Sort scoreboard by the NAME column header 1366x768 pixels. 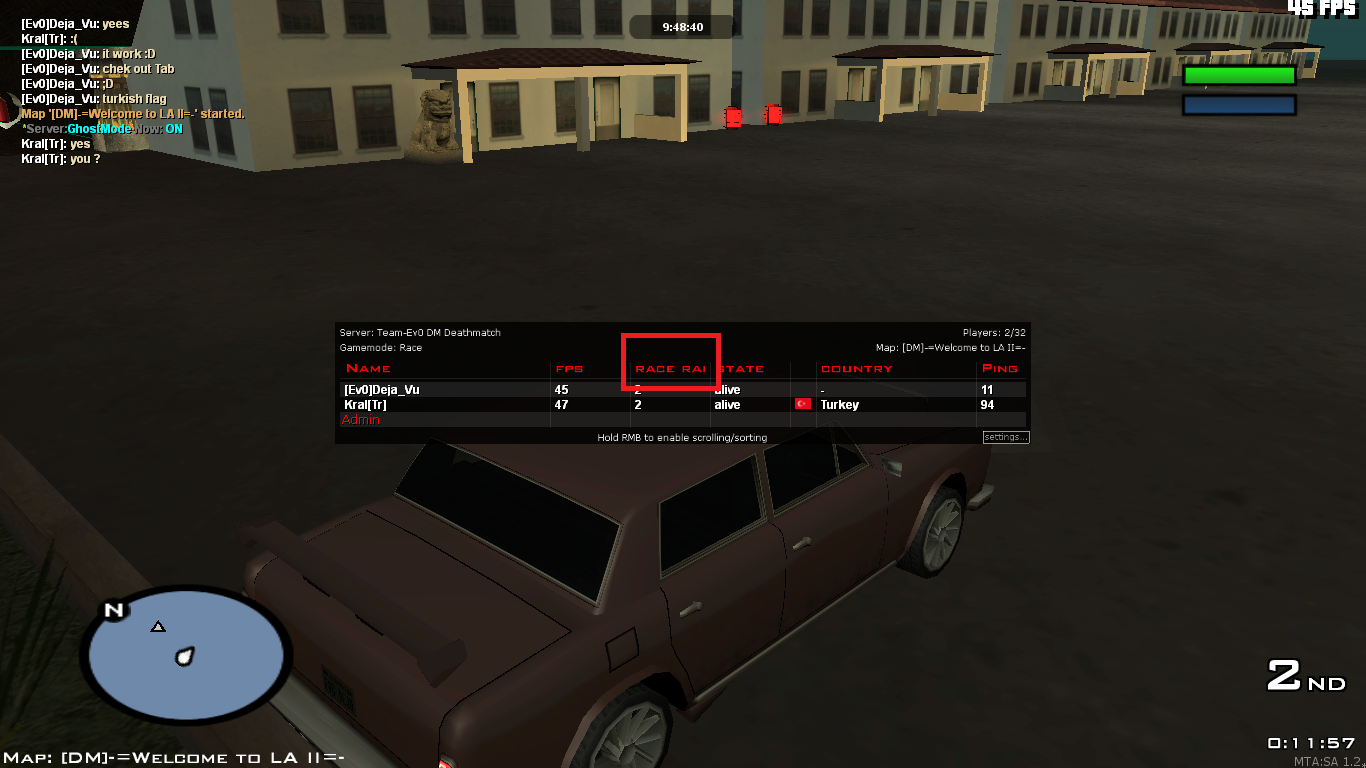(369, 368)
